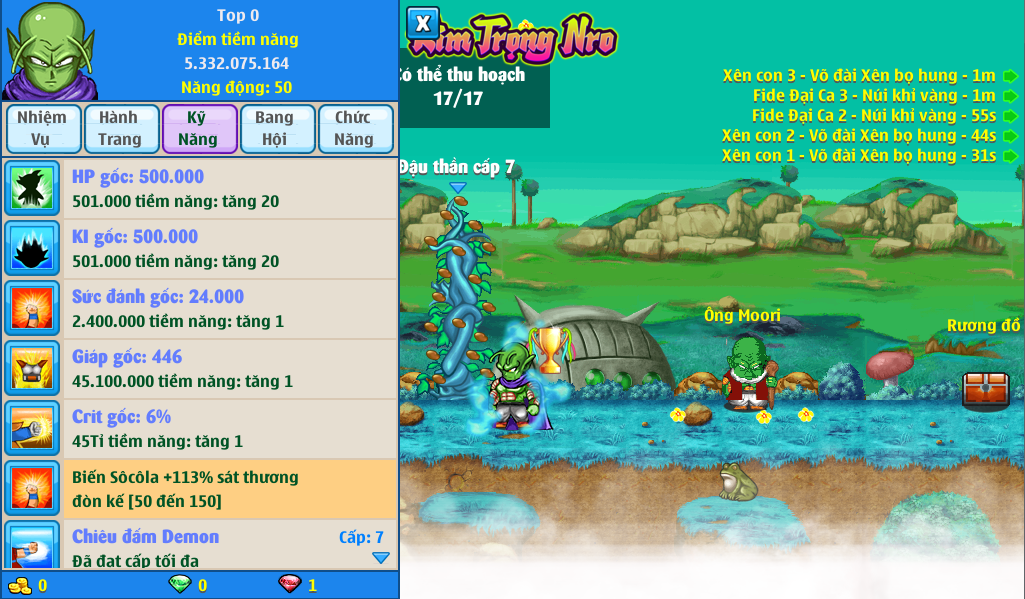Go to Fide Đại Ca 3 boss

click(1011, 96)
